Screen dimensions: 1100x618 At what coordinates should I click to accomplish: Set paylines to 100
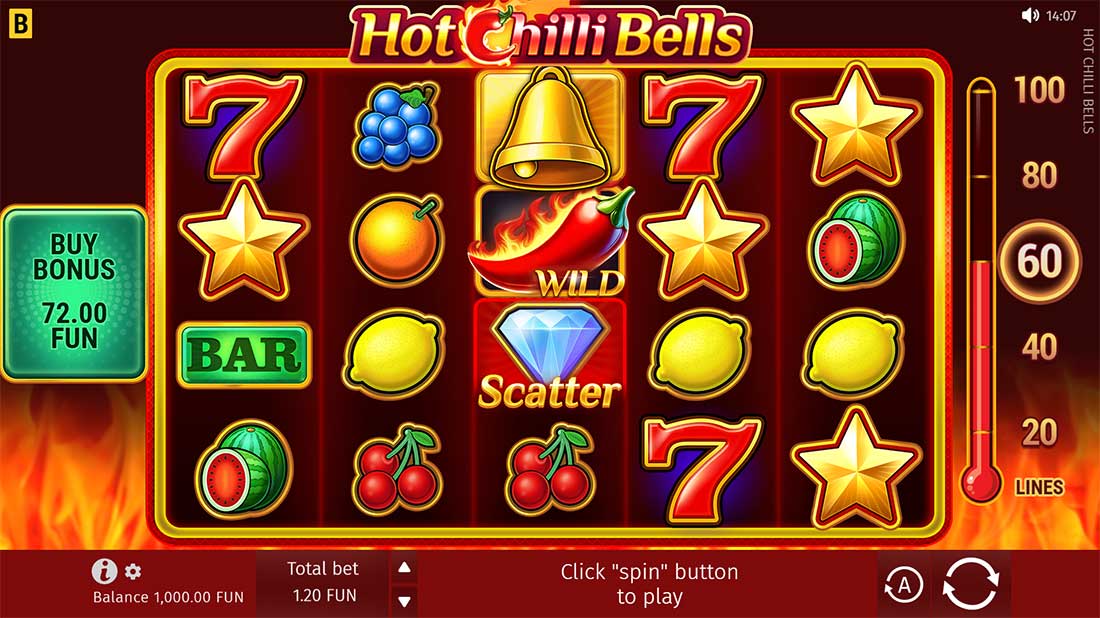pyautogui.click(x=1039, y=91)
